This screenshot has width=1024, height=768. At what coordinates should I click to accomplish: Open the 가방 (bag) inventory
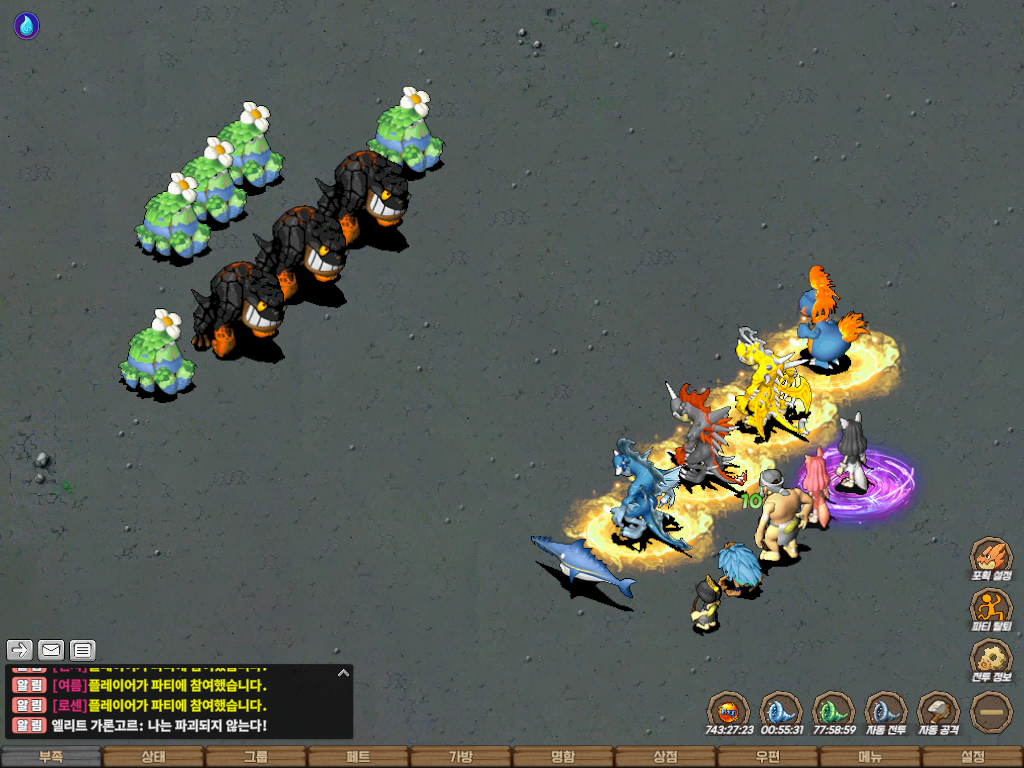coord(460,757)
